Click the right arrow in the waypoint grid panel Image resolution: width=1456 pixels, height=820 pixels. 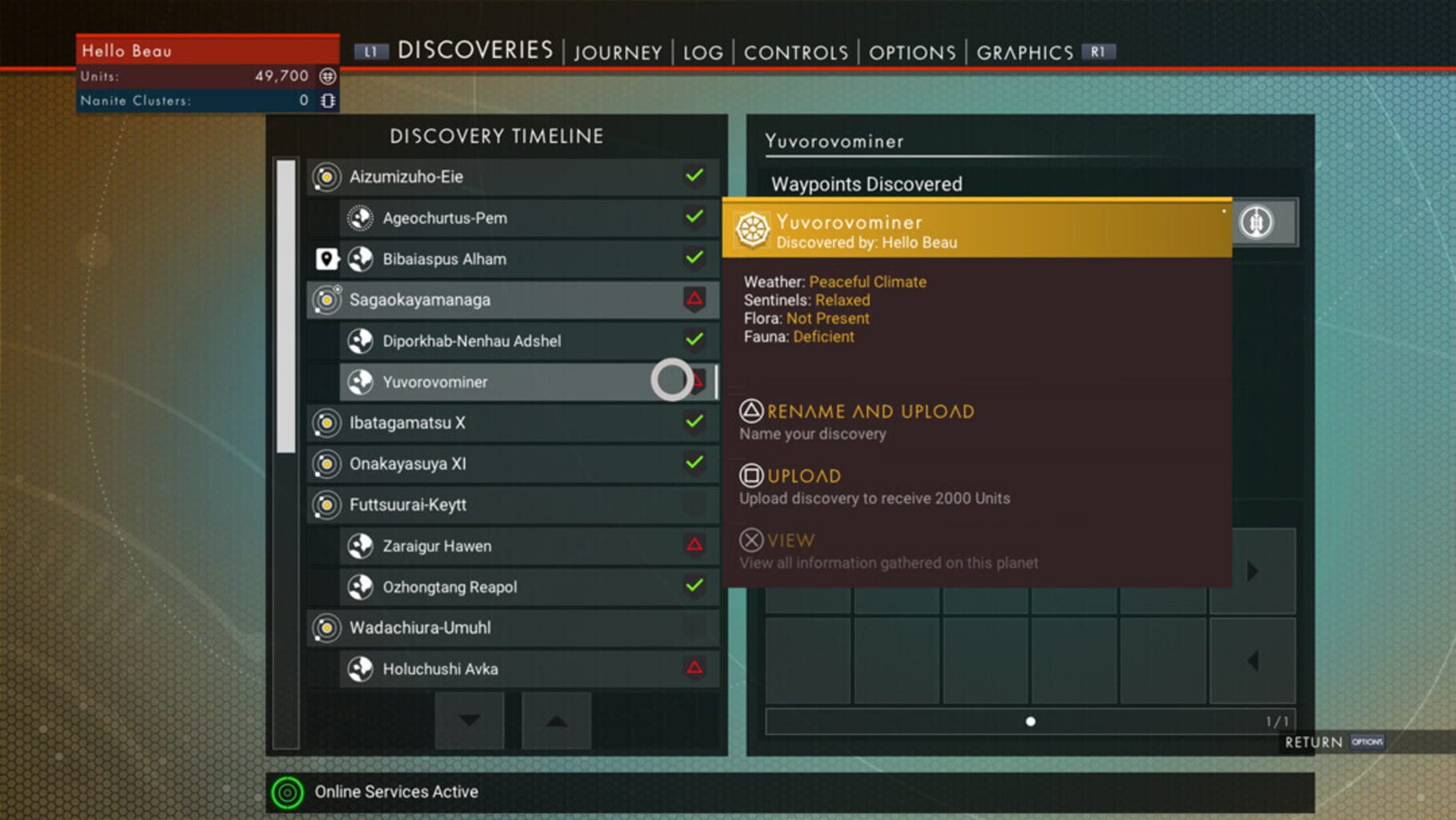tap(1253, 570)
